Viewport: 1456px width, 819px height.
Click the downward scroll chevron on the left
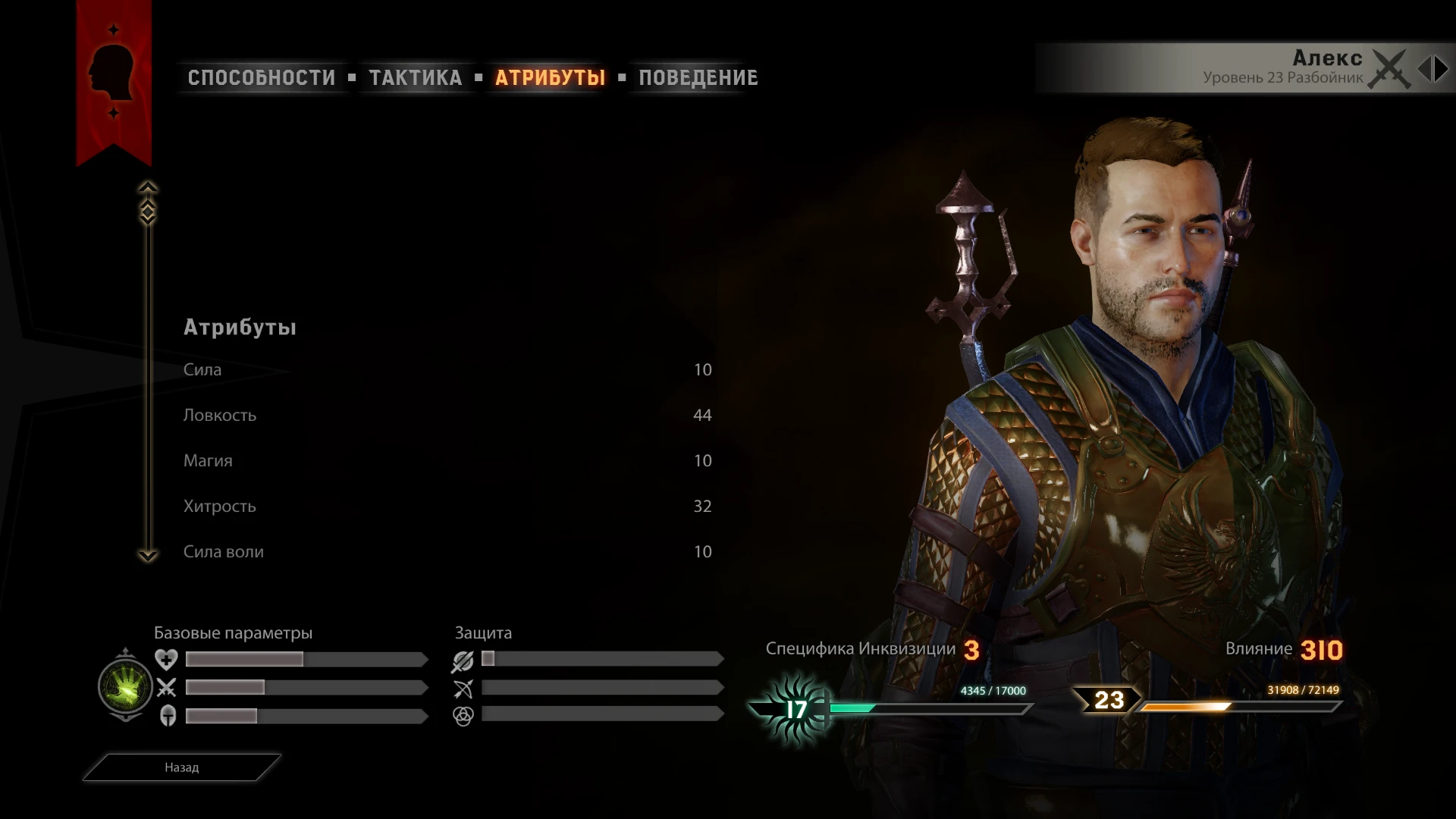click(149, 556)
